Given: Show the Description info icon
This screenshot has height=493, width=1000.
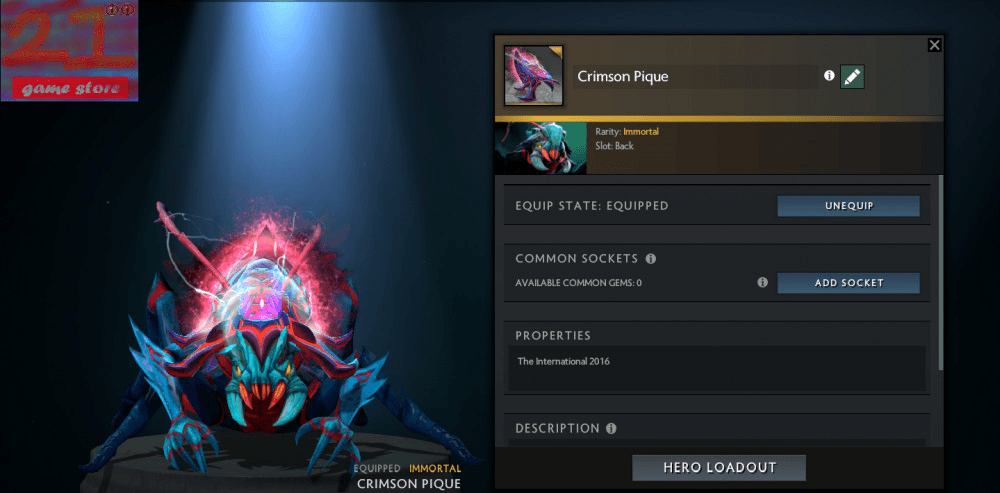Looking at the screenshot, I should (x=611, y=428).
